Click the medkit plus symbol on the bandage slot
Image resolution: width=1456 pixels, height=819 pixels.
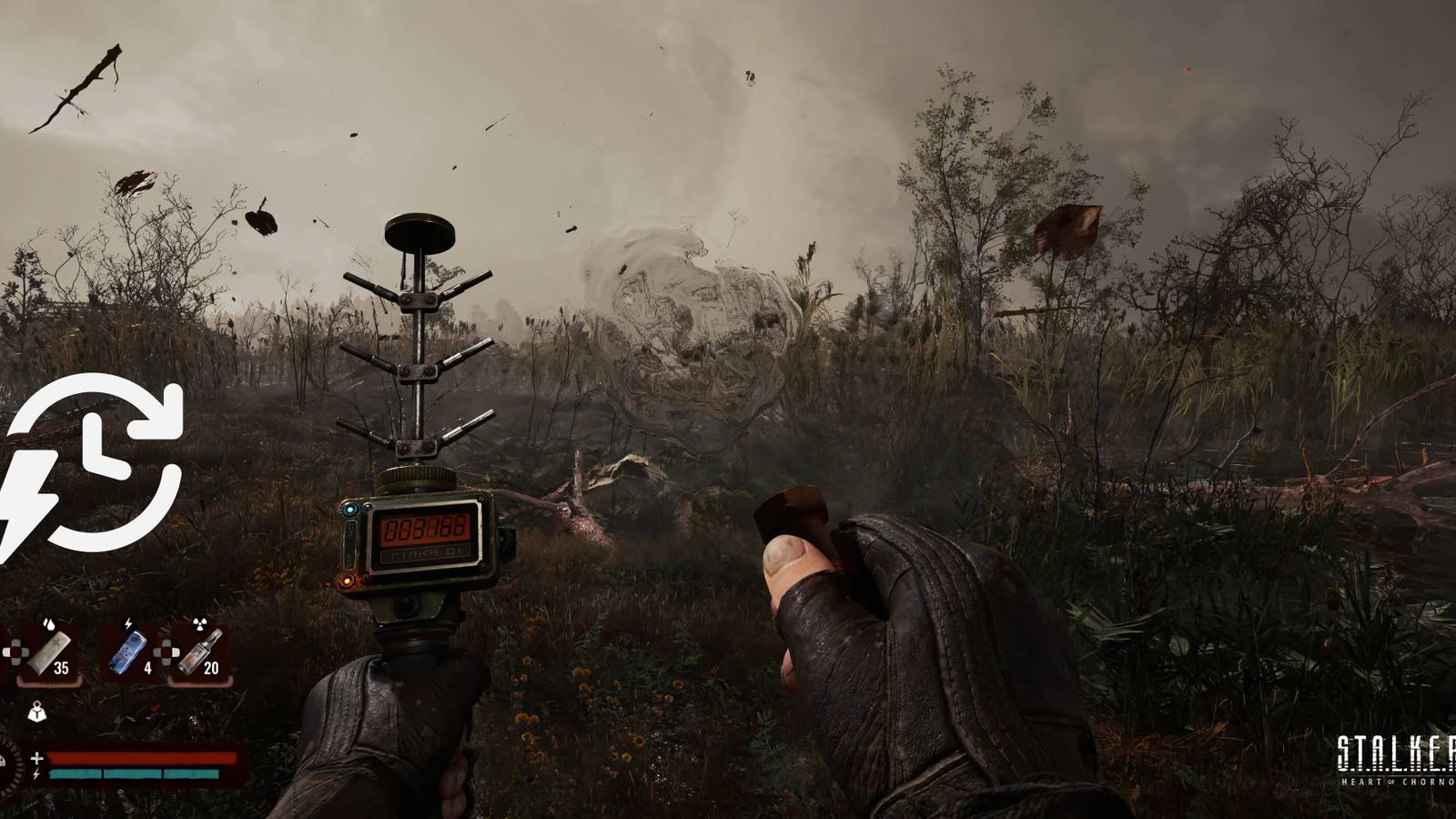point(15,652)
